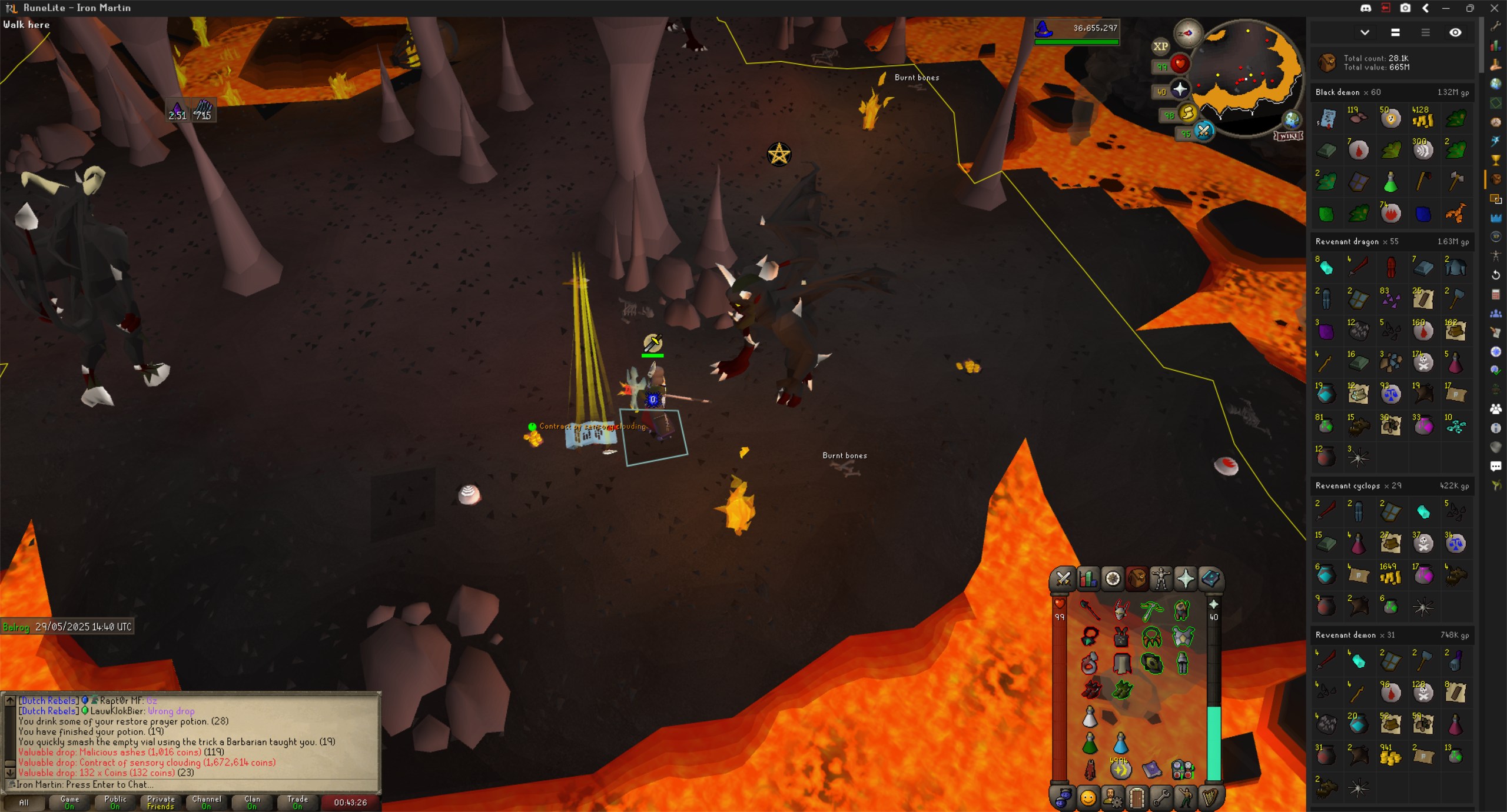Select the white potion in the inventory

tap(1090, 717)
